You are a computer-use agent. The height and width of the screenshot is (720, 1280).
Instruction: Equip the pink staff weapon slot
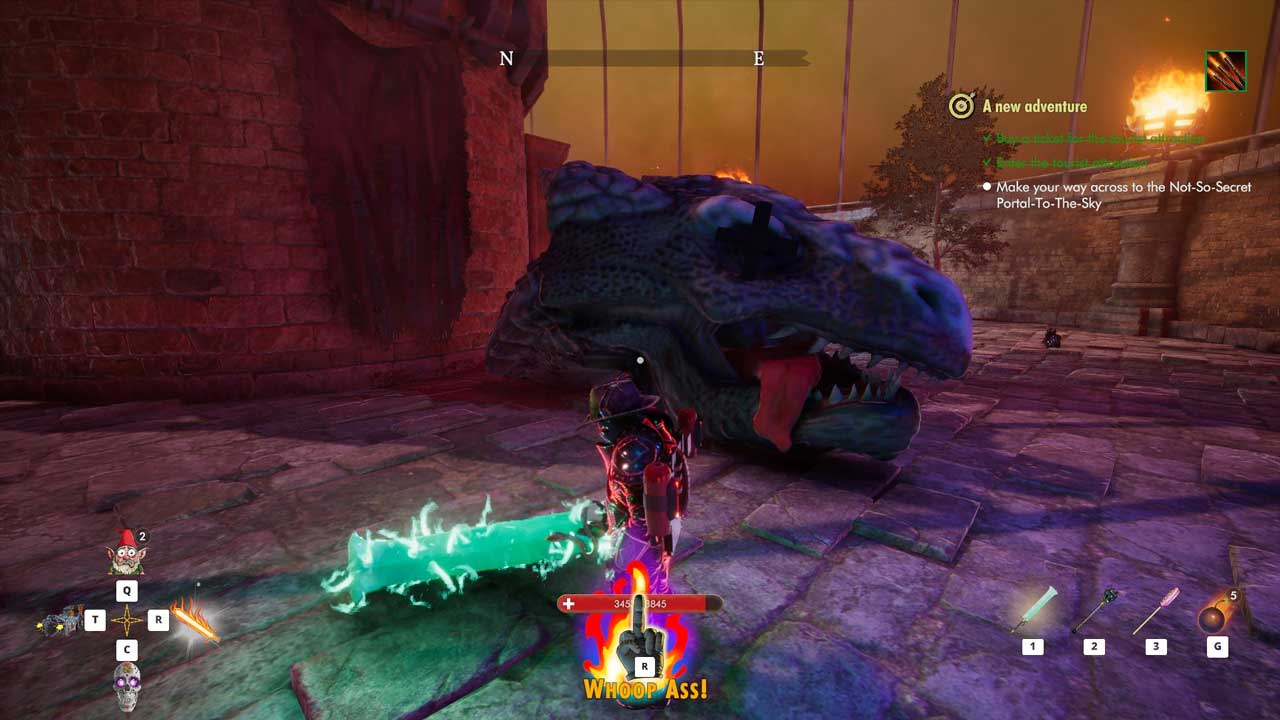click(x=1156, y=611)
